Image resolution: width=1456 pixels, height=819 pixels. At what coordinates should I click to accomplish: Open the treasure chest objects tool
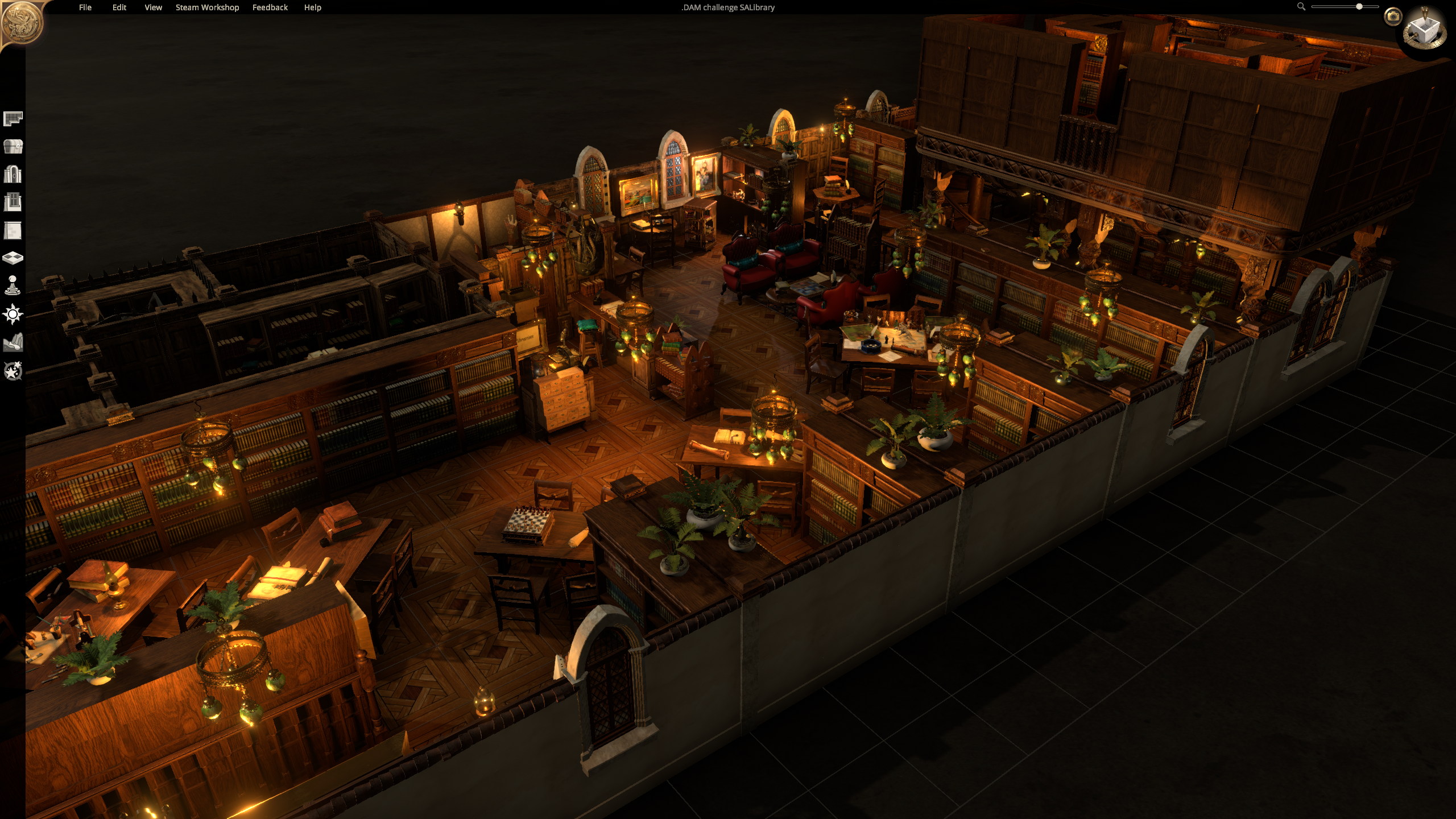tap(13, 146)
